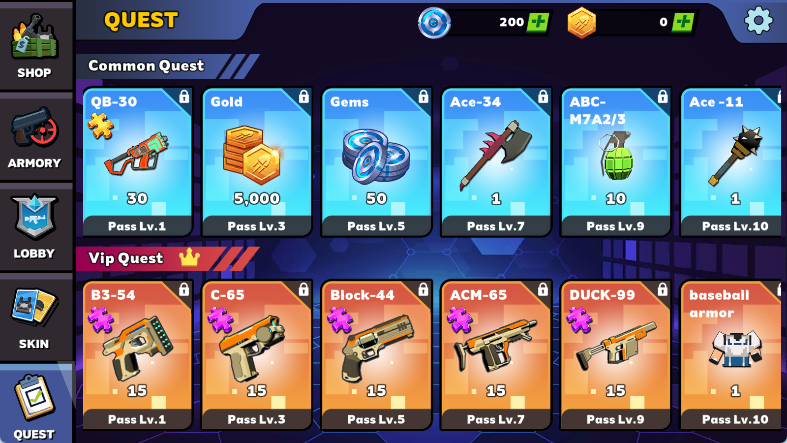Select the Quest tab in sidebar
Screen dimensions: 787x443
click(x=34, y=405)
